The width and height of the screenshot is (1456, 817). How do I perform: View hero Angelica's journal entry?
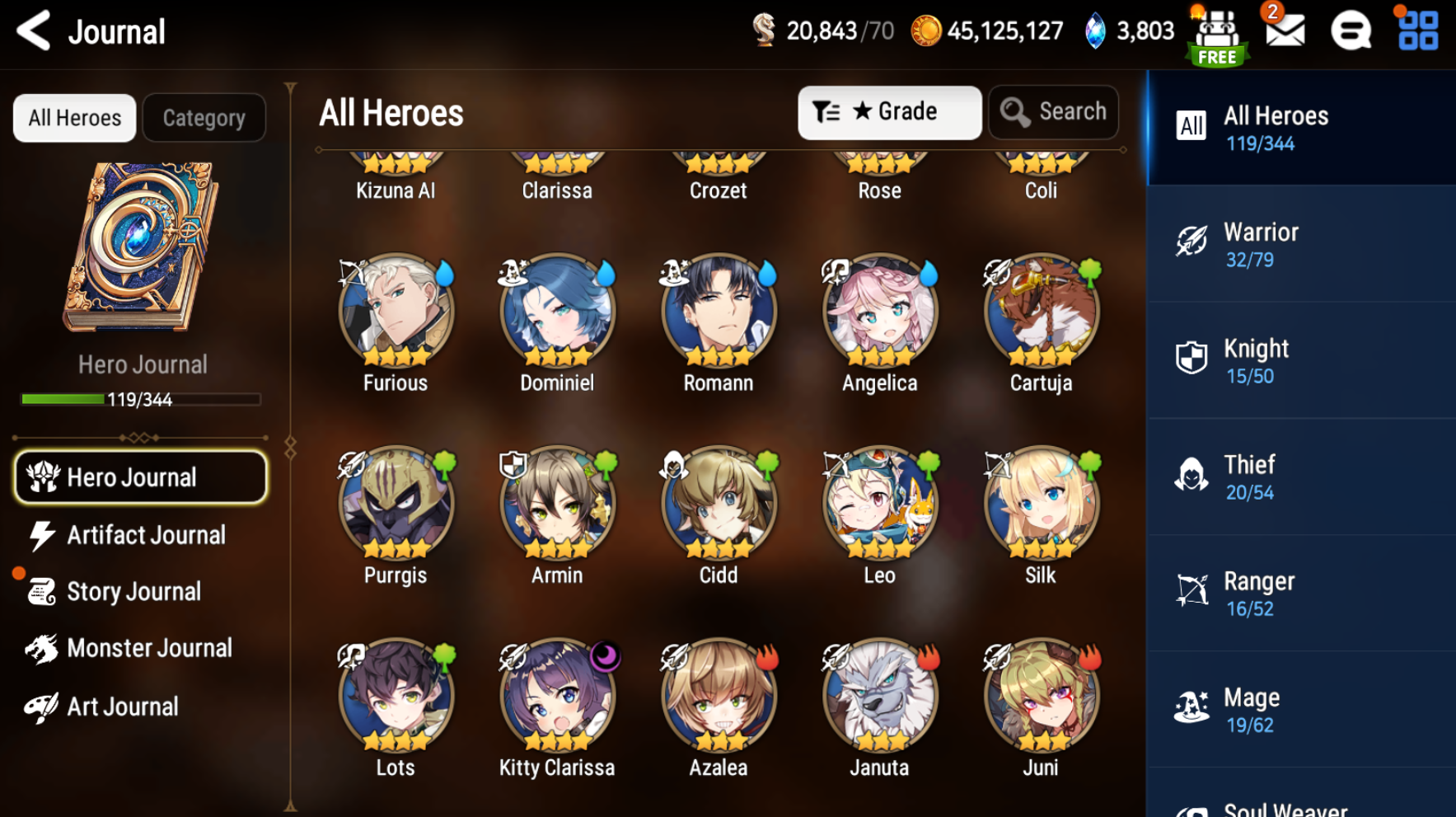879,312
